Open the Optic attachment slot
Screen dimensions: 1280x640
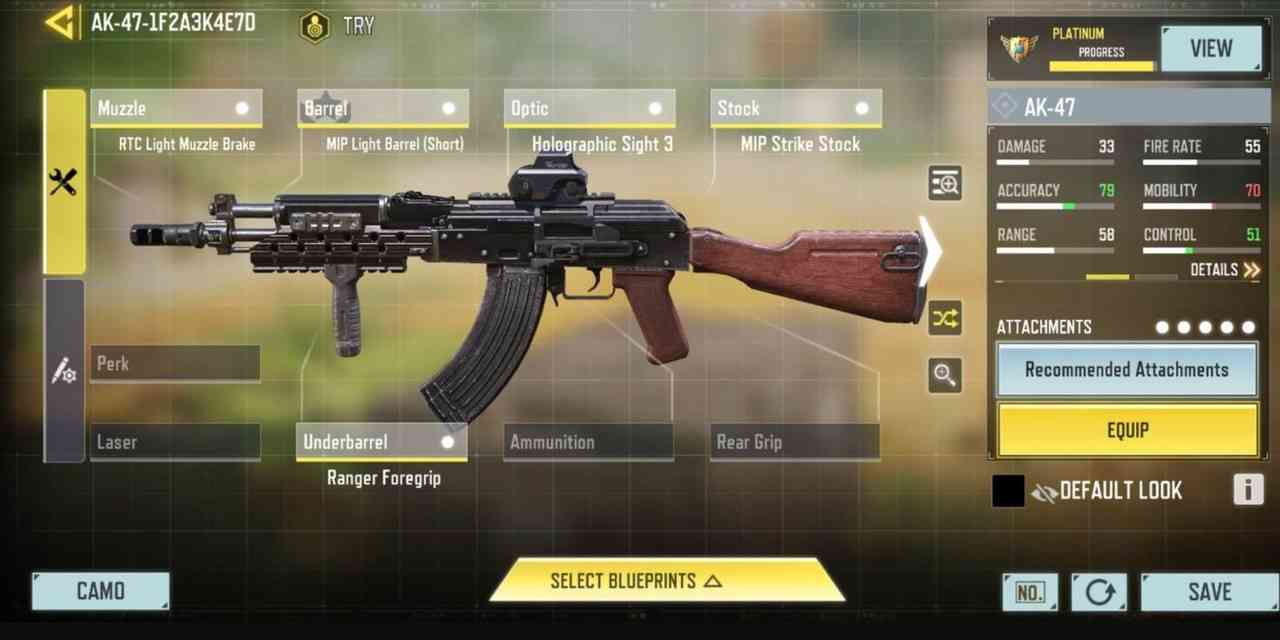[589, 108]
